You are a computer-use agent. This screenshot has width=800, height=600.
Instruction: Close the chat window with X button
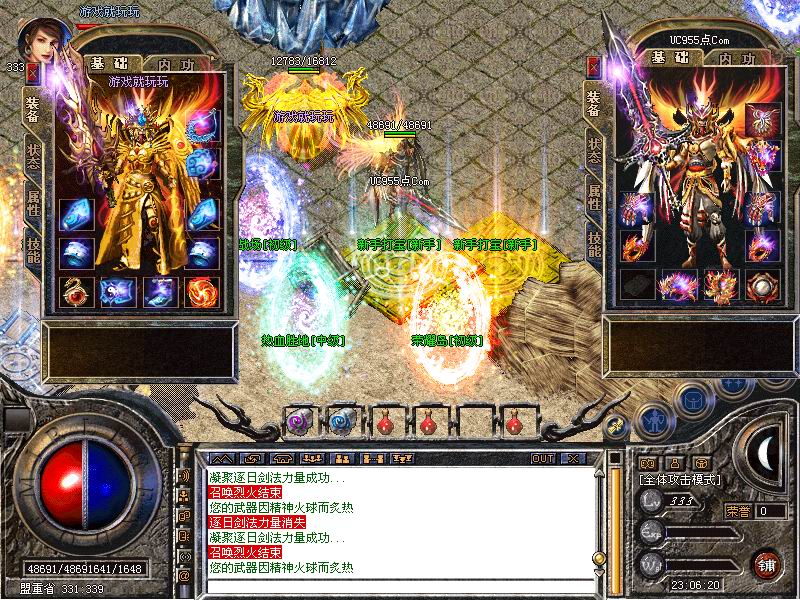[x=574, y=458]
